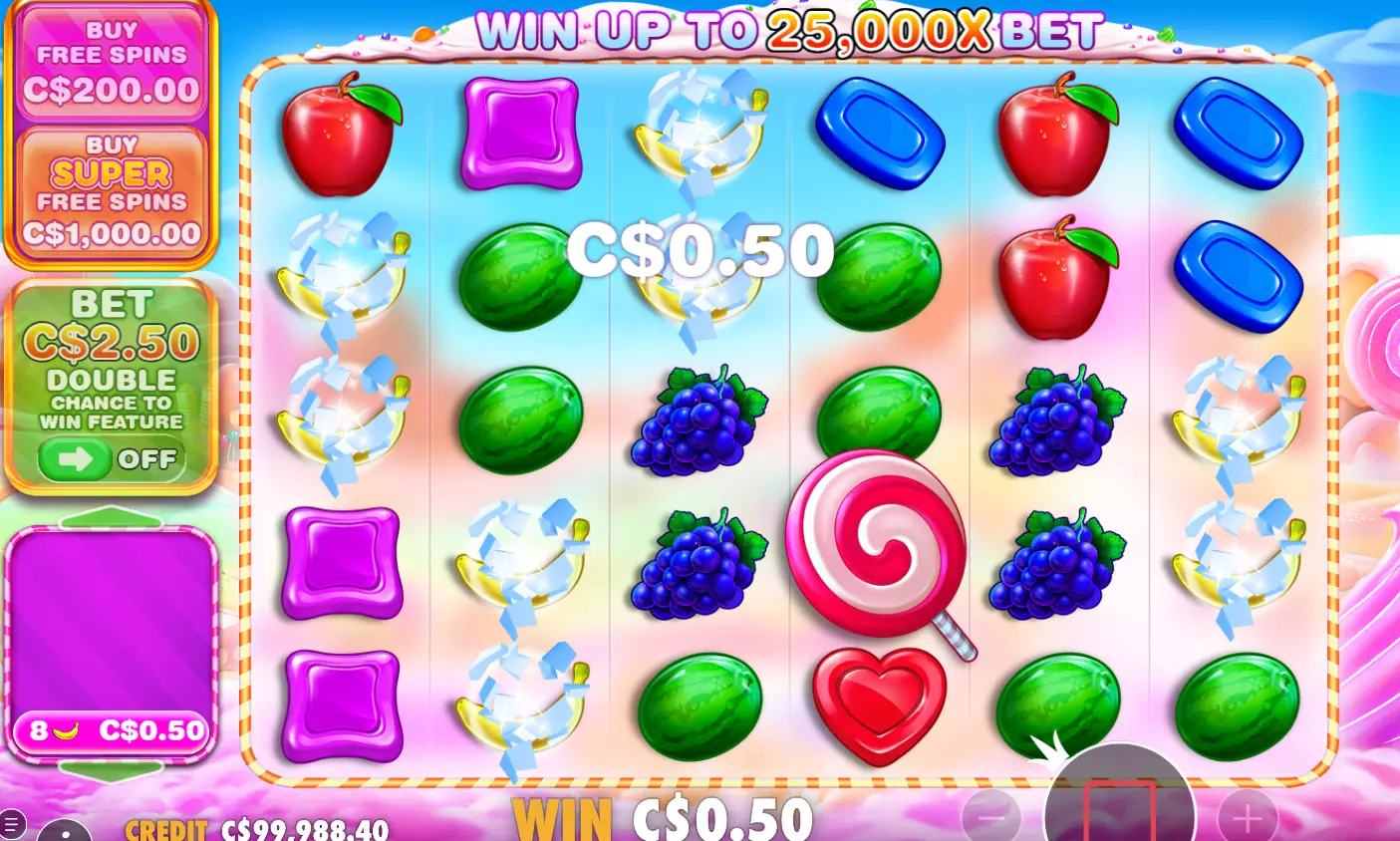Increase the bet with the plus button
The height and width of the screenshot is (841, 1400).
pos(1249,817)
